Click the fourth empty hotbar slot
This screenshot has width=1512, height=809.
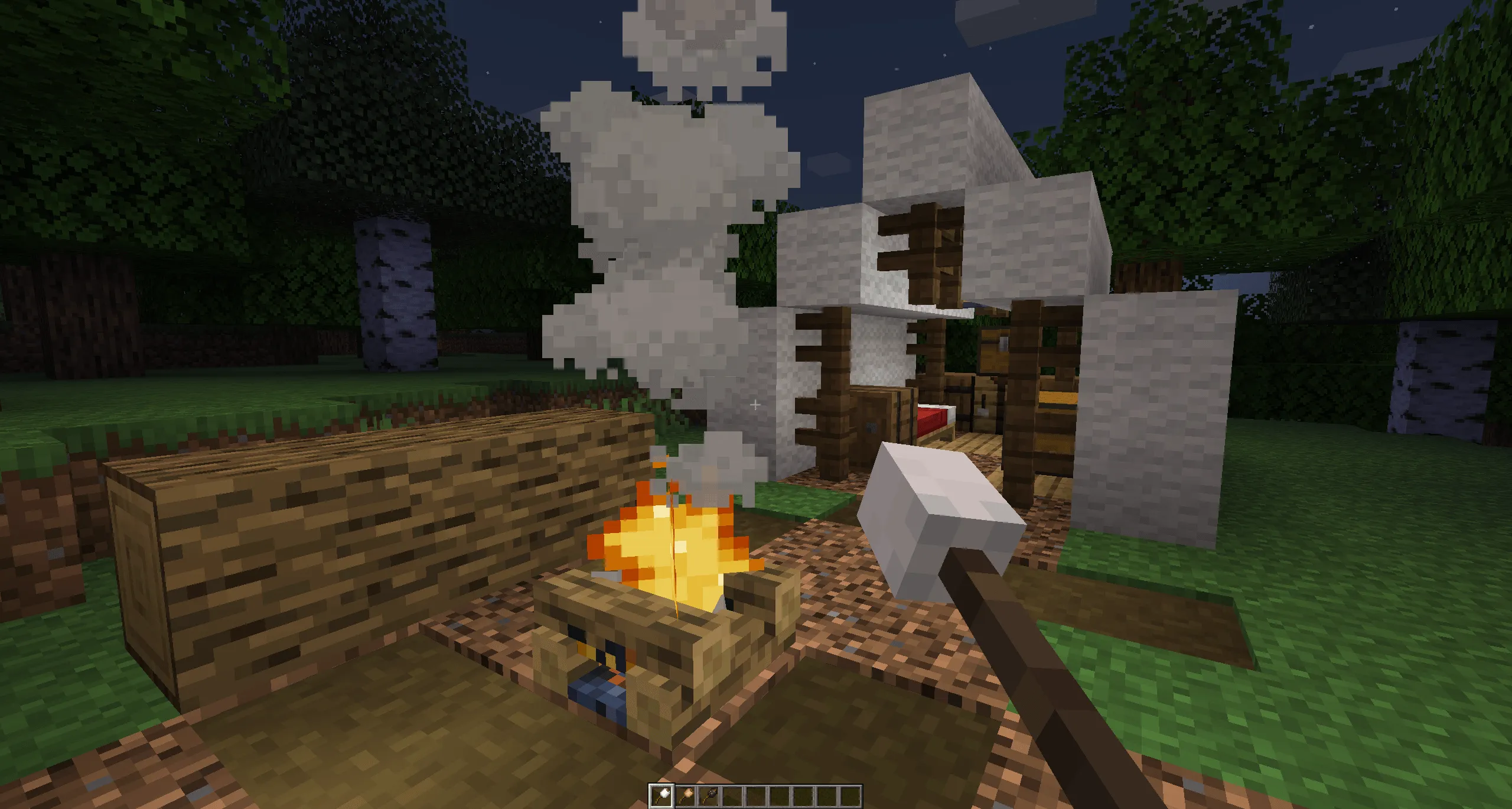731,794
